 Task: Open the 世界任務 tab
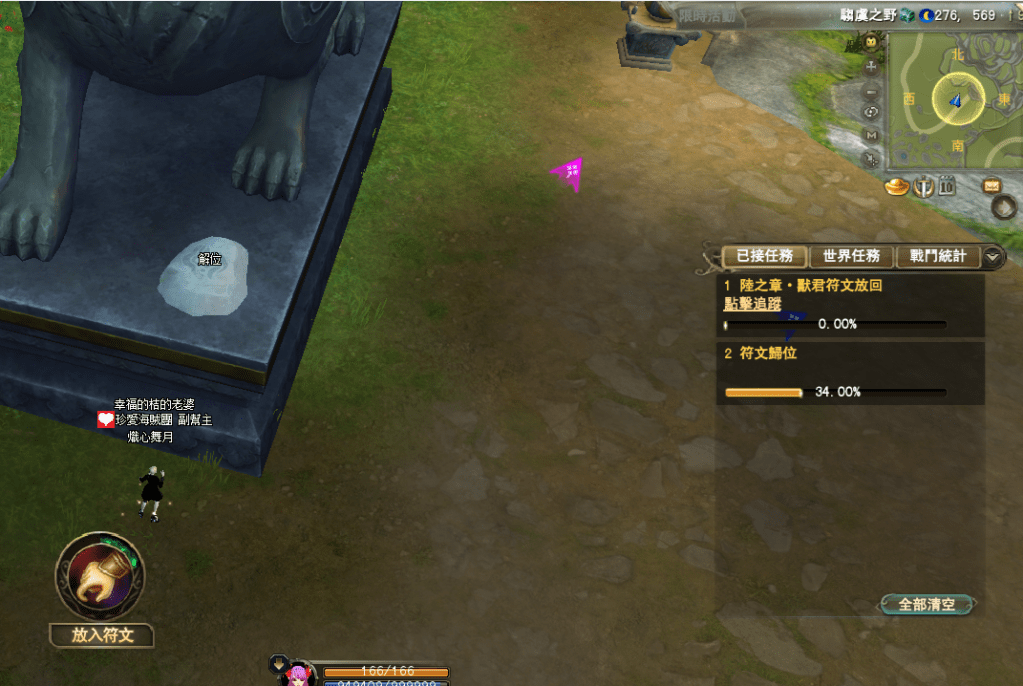851,256
